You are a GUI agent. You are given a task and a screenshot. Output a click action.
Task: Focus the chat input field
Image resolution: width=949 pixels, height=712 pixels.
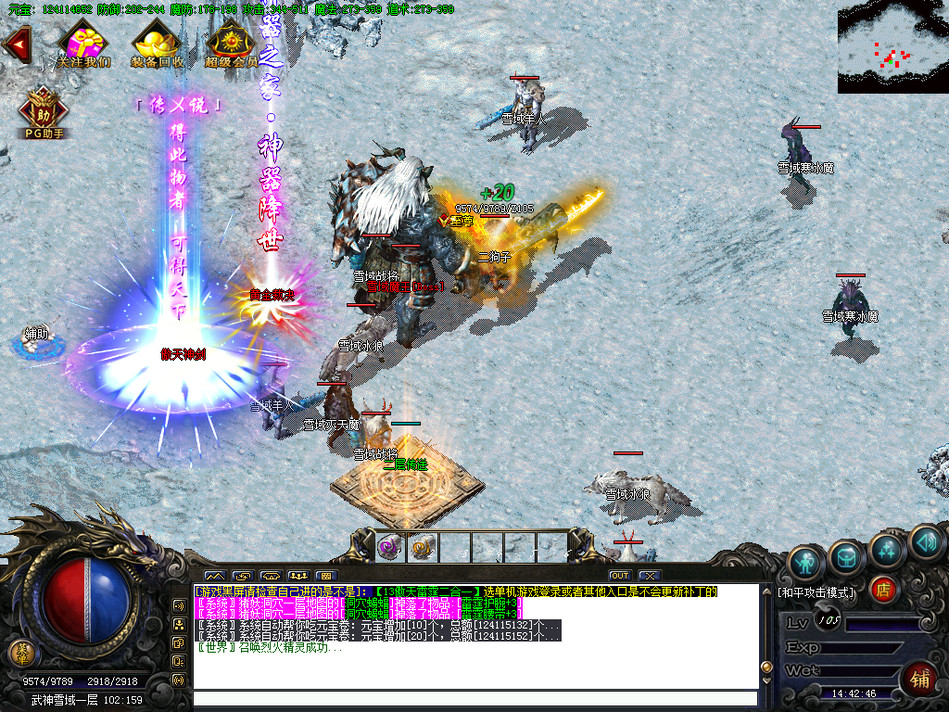click(x=475, y=698)
